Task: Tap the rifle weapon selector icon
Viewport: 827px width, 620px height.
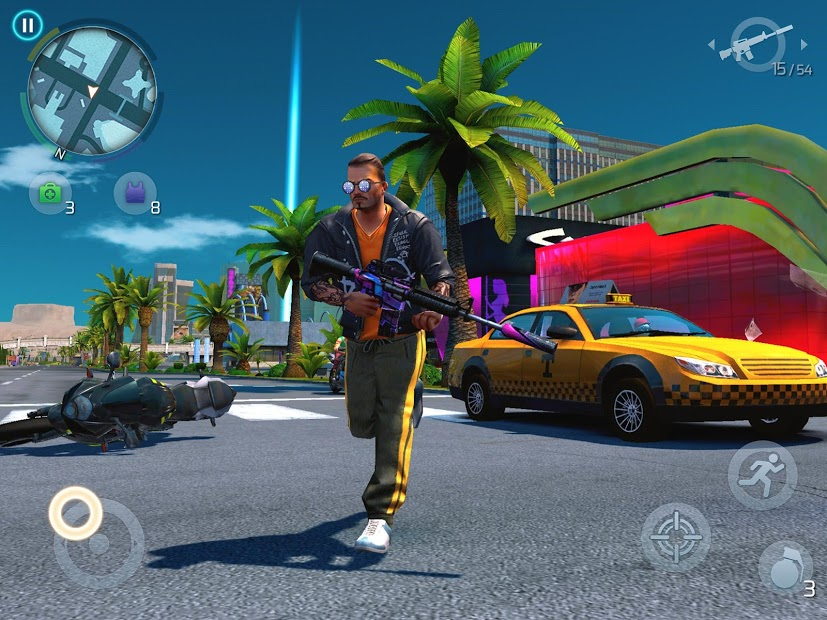Action: pos(759,44)
